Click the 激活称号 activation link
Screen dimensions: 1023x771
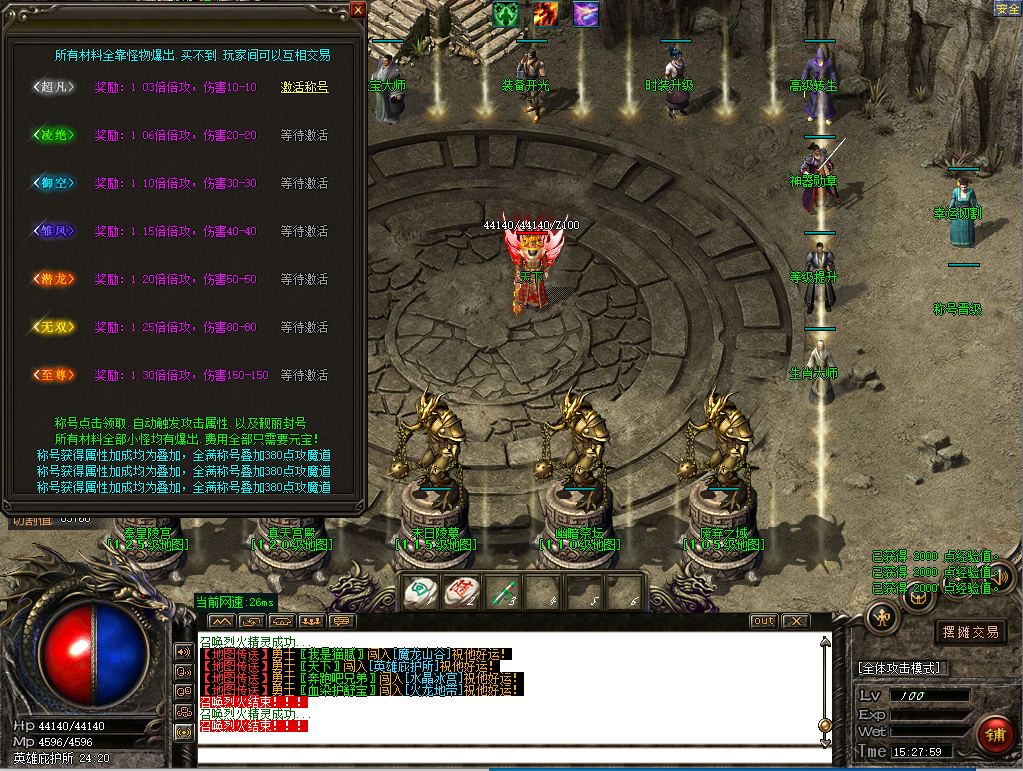coord(304,87)
